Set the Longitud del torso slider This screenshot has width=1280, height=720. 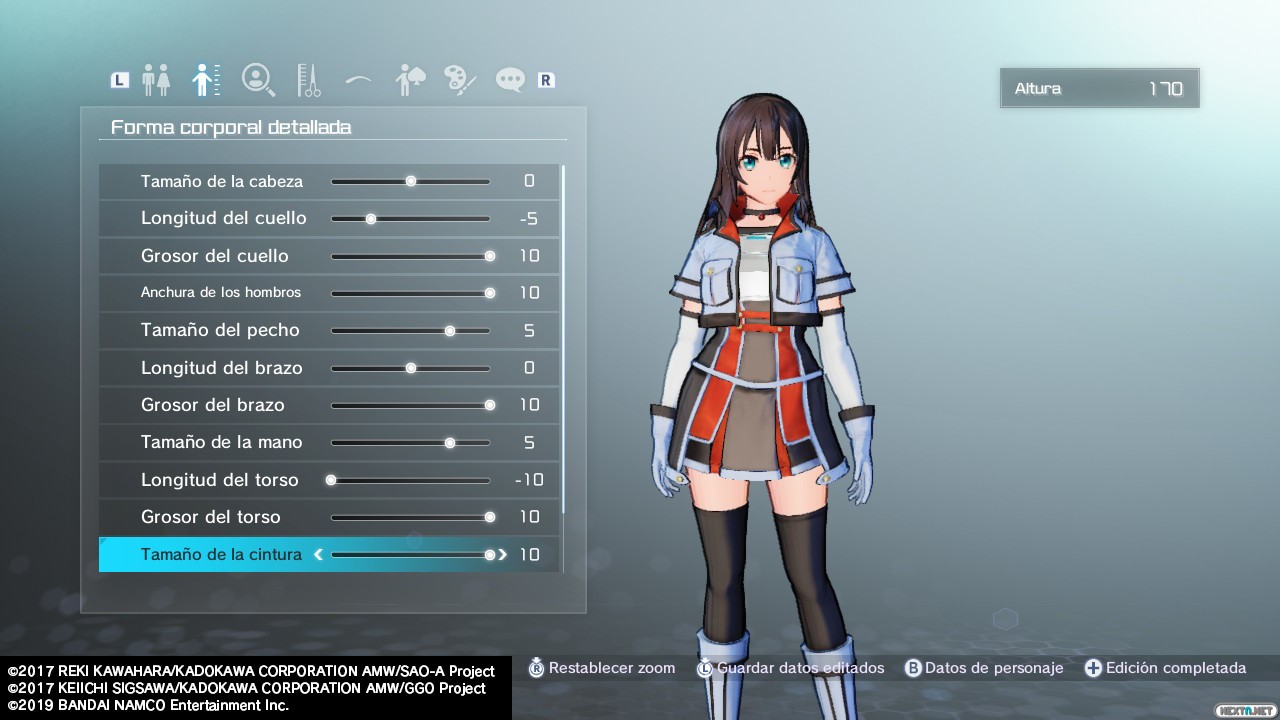331,480
